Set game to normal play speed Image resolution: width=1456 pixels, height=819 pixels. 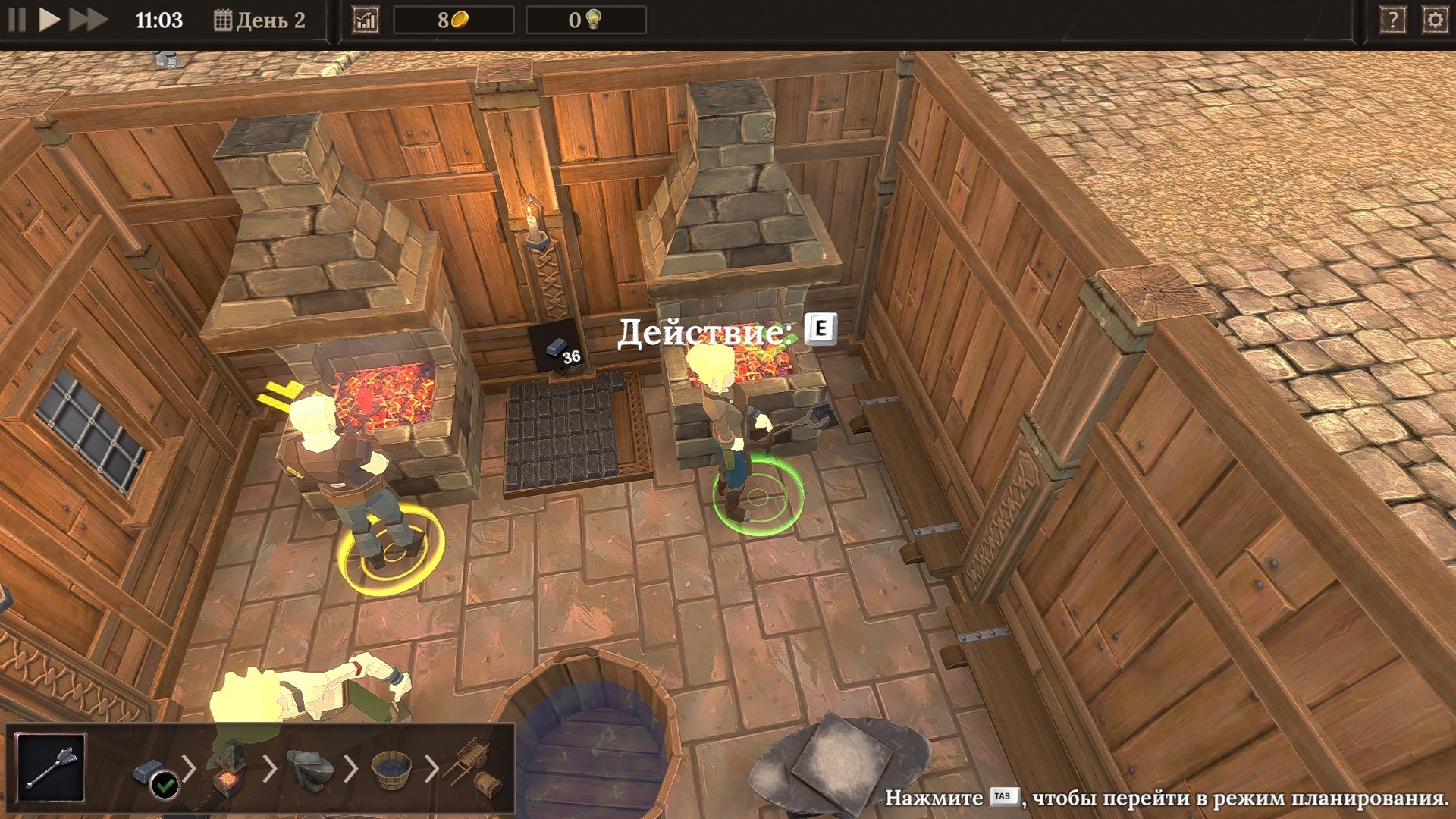49,20
